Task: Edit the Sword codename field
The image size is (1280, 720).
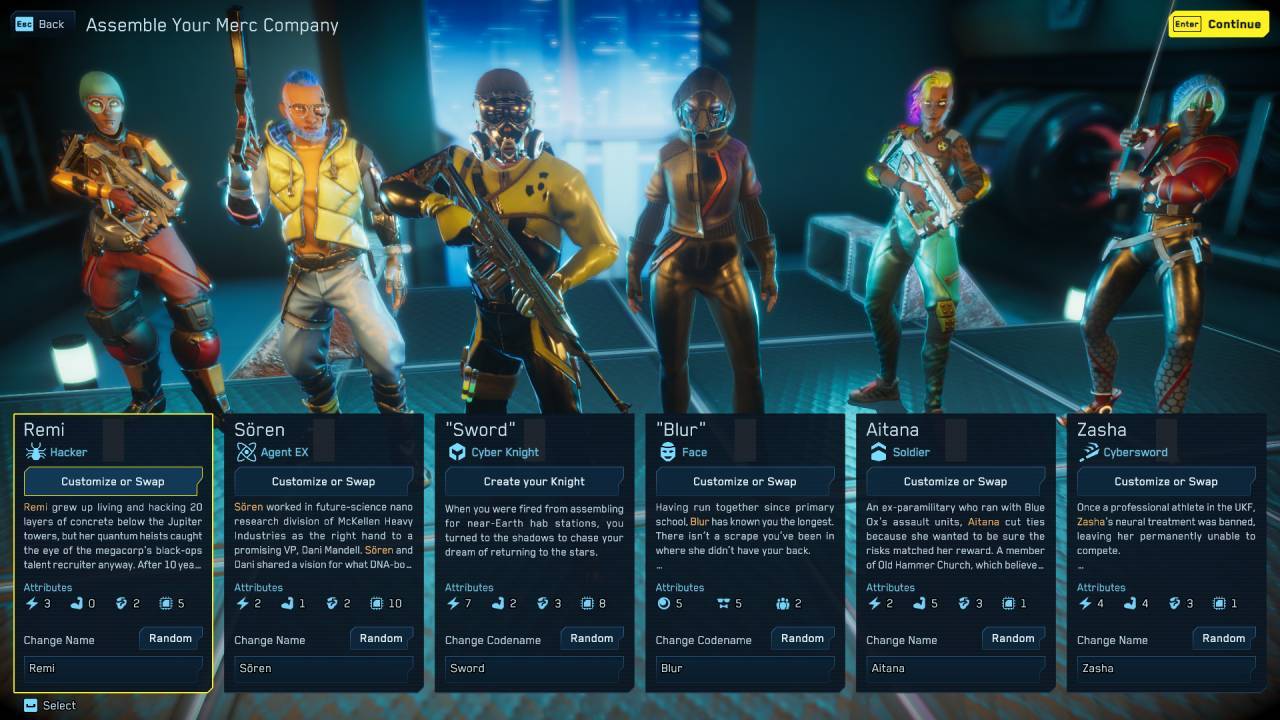Action: (534, 668)
